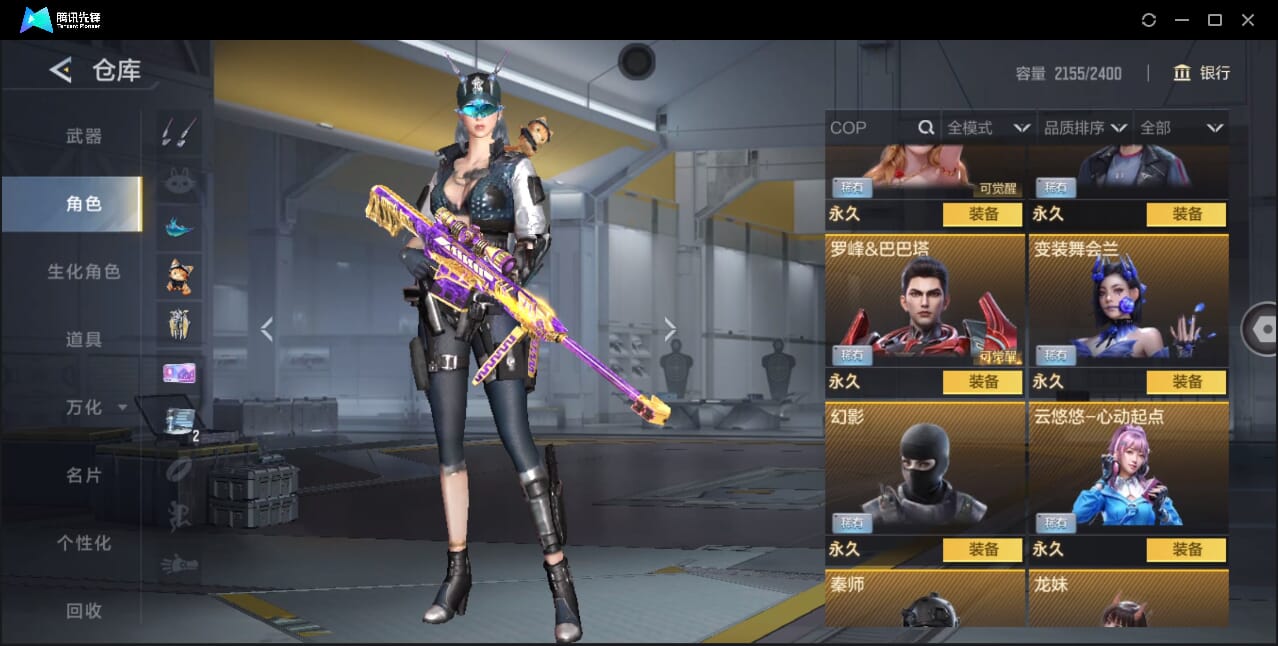Switch to the 武器 weapons tab
1278x646 pixels.
coord(84,136)
